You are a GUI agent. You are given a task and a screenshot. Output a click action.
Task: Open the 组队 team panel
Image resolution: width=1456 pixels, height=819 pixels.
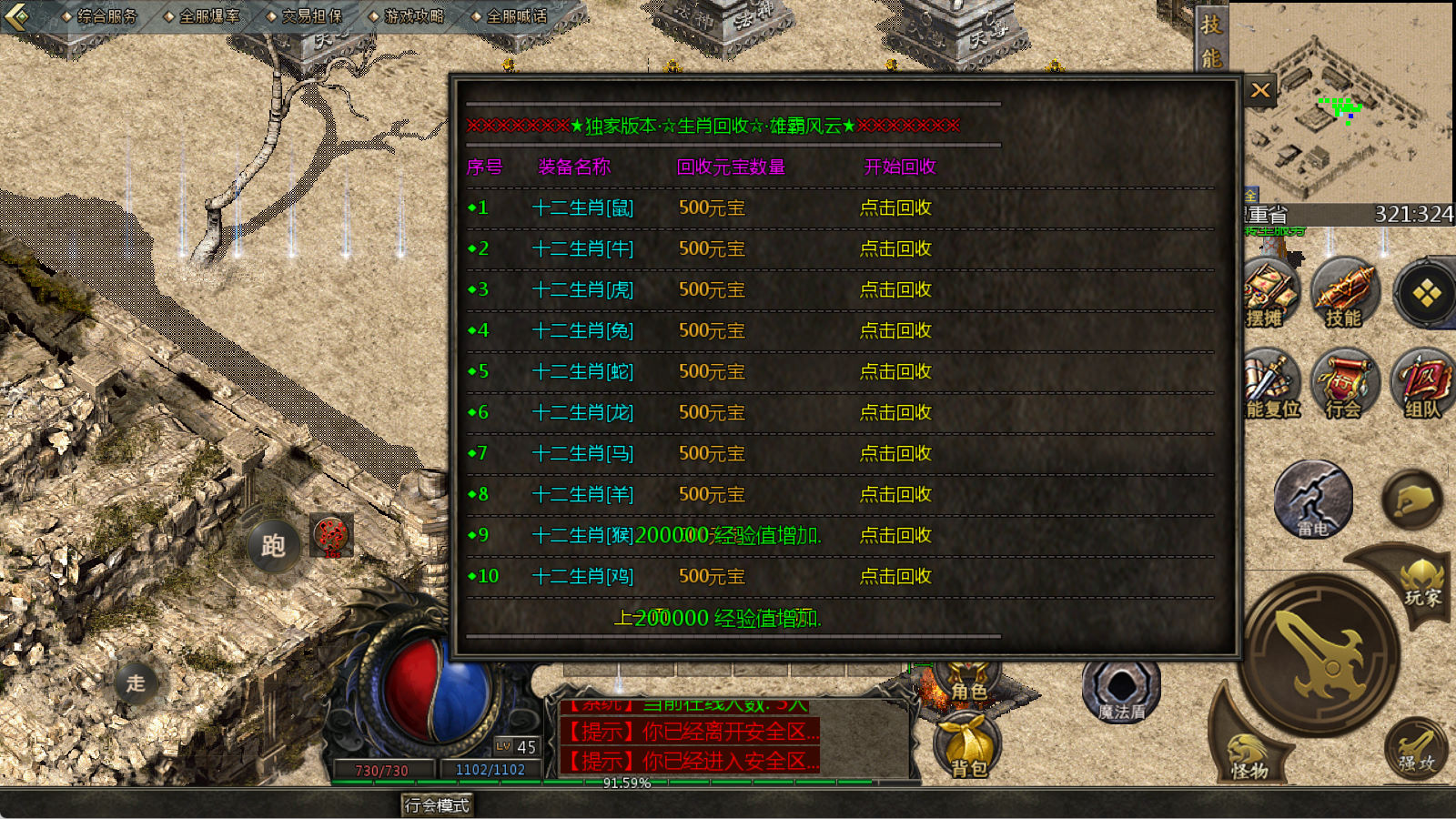(x=1421, y=384)
